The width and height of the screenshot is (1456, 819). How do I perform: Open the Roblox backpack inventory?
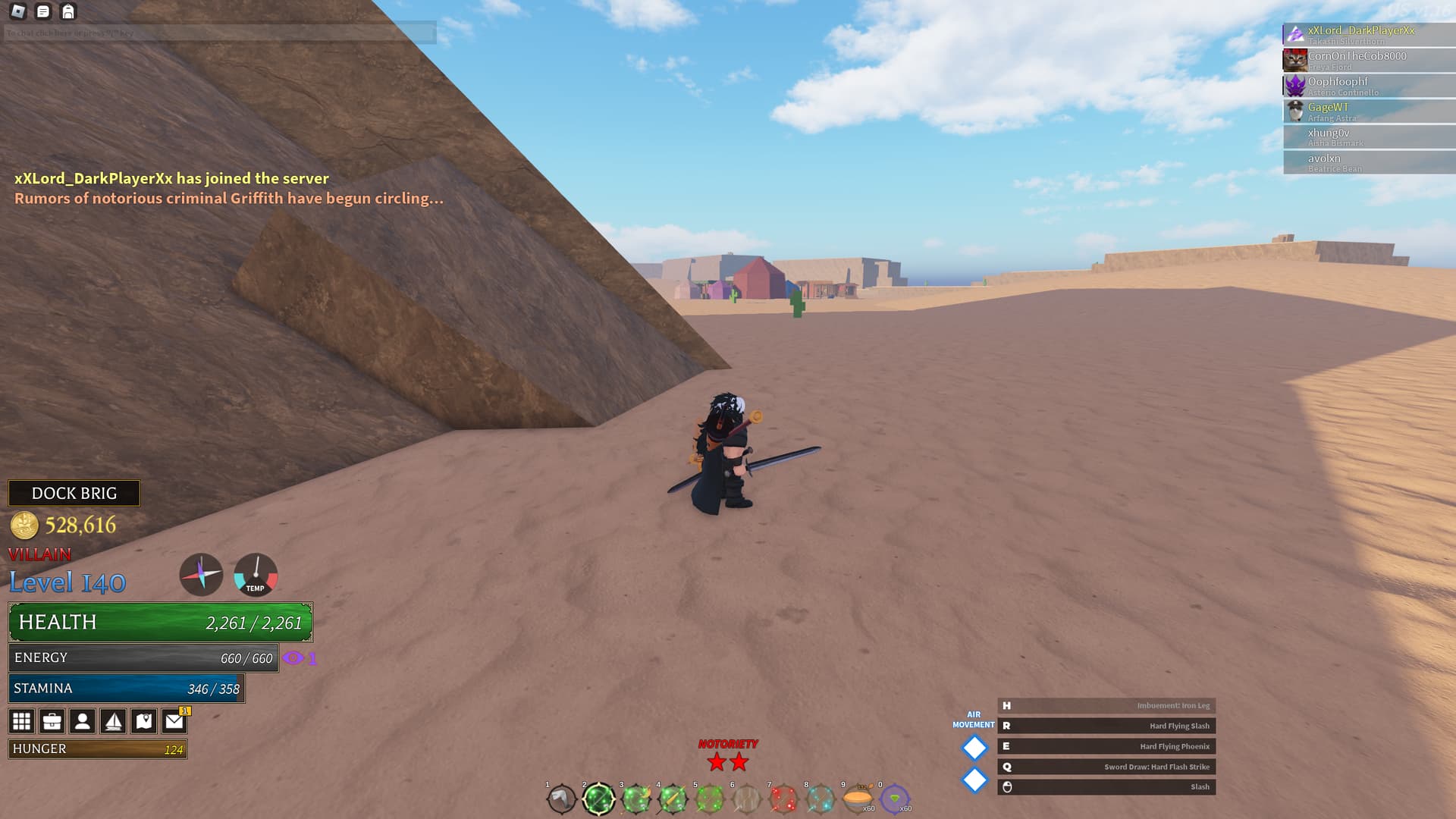(x=68, y=11)
